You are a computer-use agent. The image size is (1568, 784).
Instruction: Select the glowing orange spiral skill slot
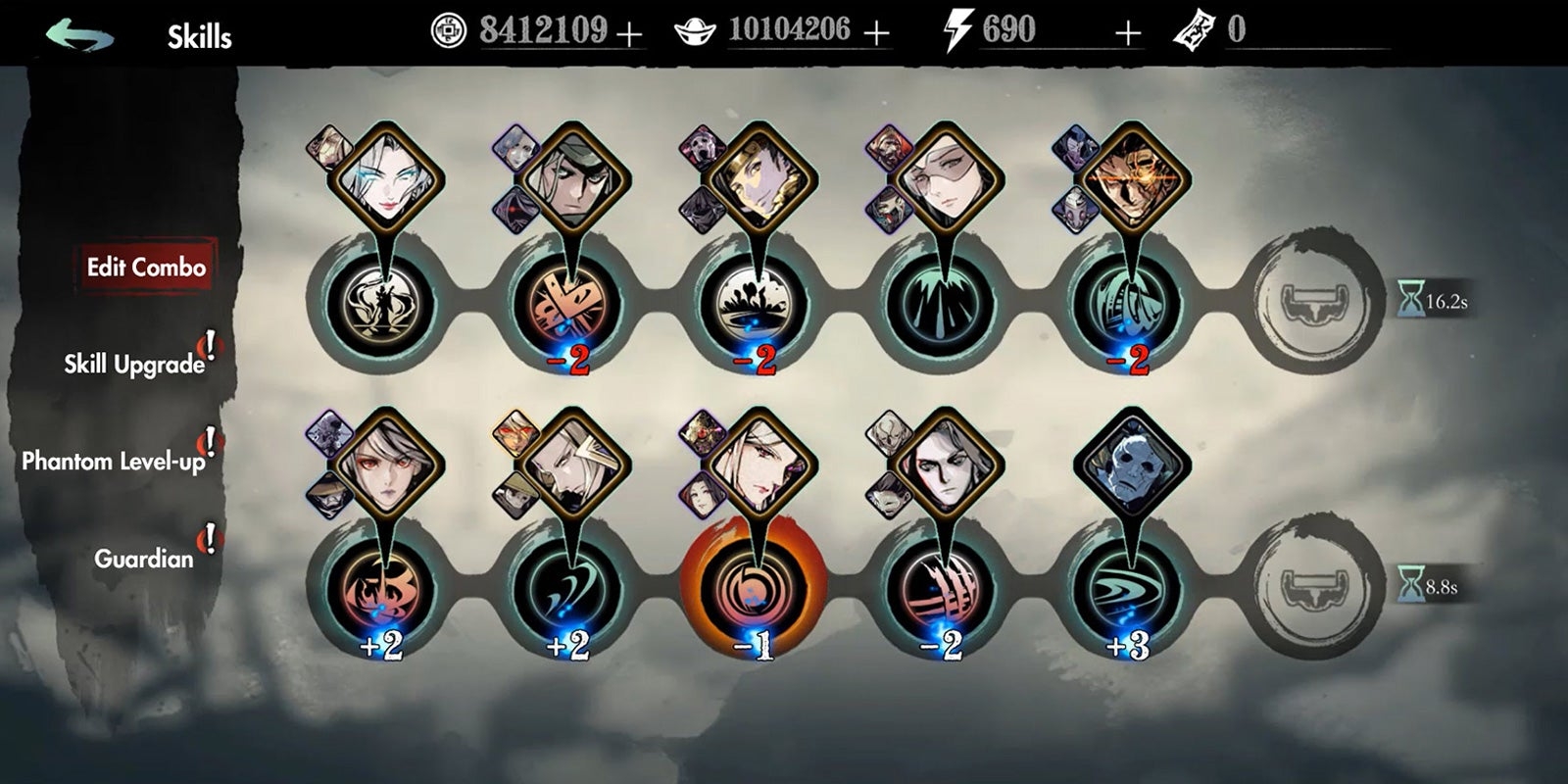[754, 587]
